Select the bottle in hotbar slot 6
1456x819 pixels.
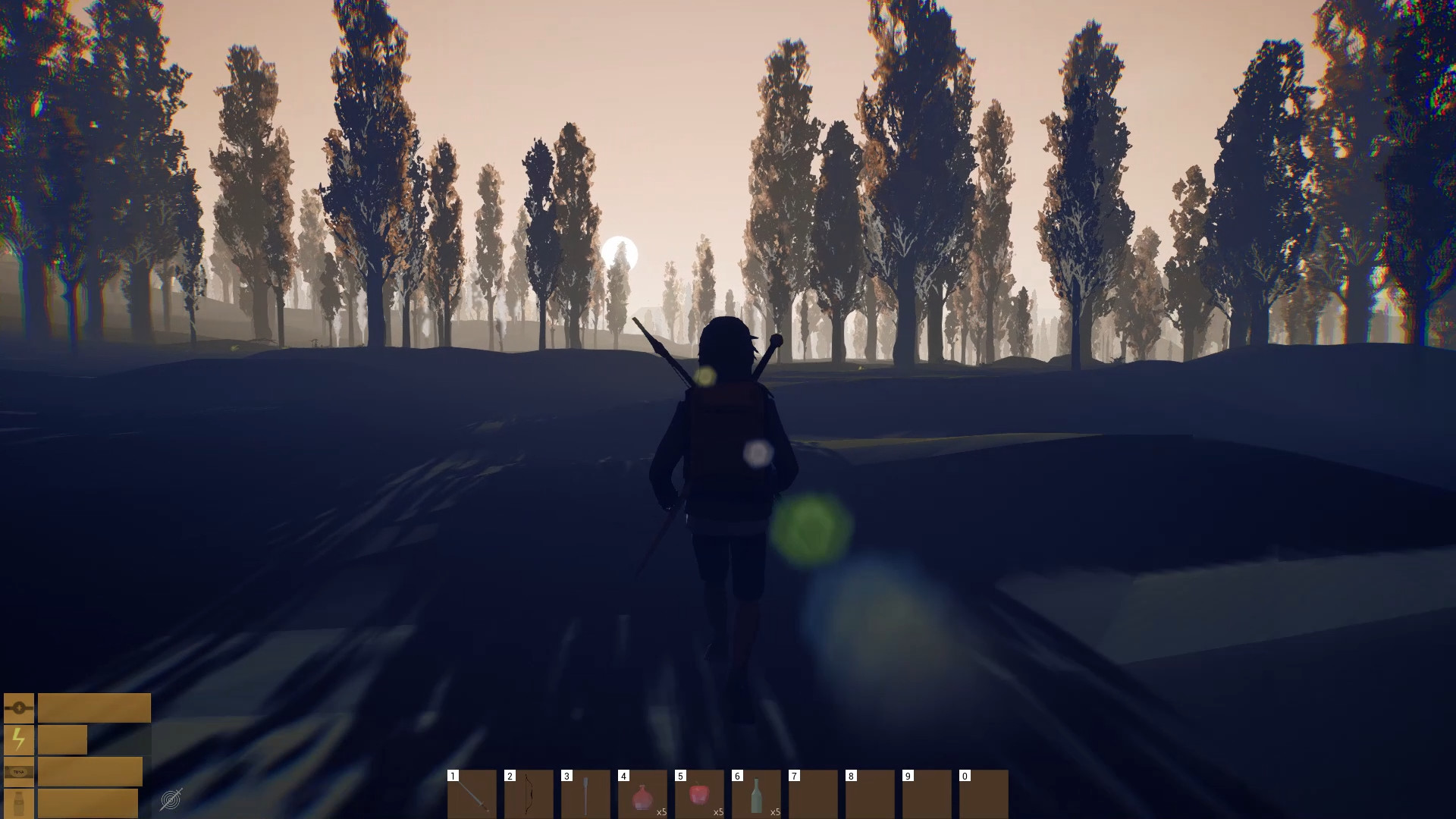point(755,795)
